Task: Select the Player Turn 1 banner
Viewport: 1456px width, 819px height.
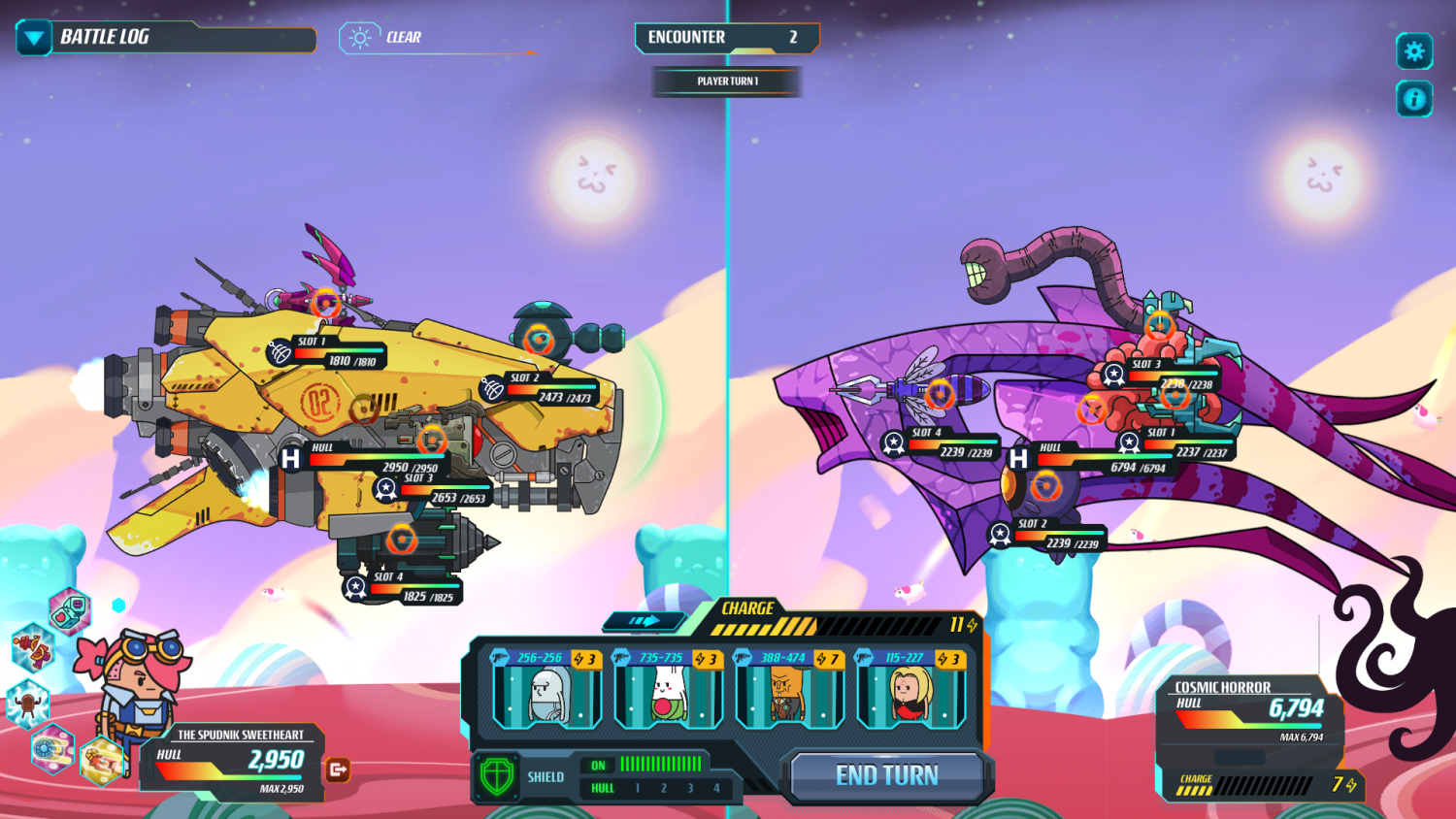Action: pyautogui.click(x=726, y=82)
